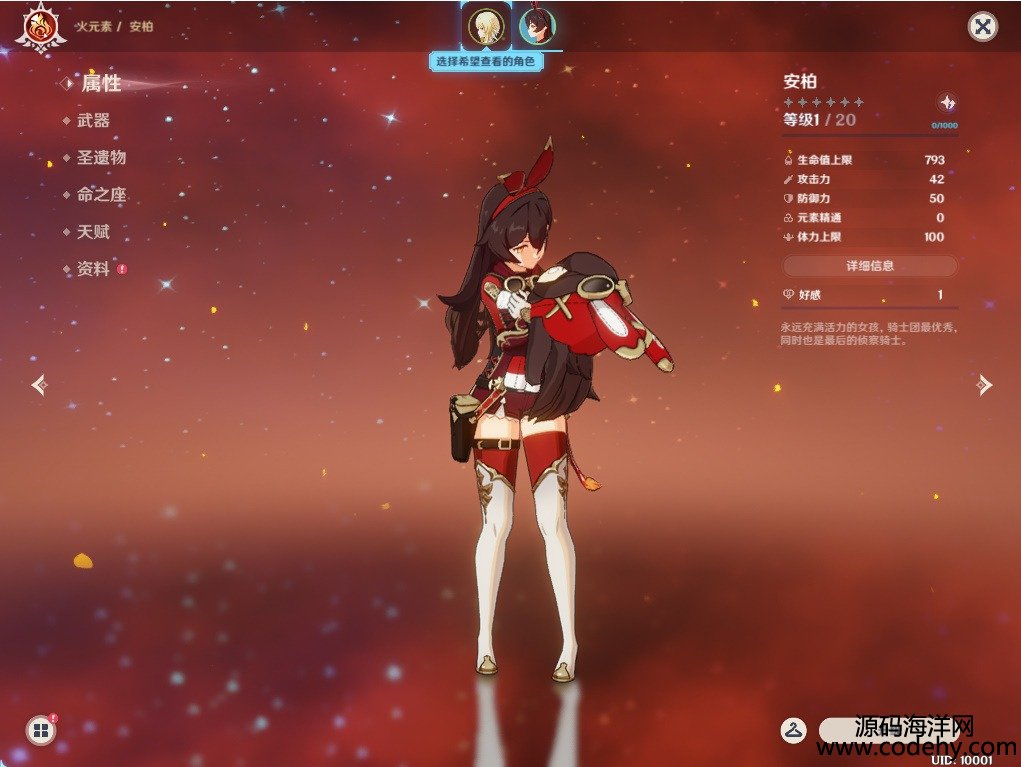Switch to the 武器 weapon tab
This screenshot has height=767, width=1021.
tap(93, 121)
